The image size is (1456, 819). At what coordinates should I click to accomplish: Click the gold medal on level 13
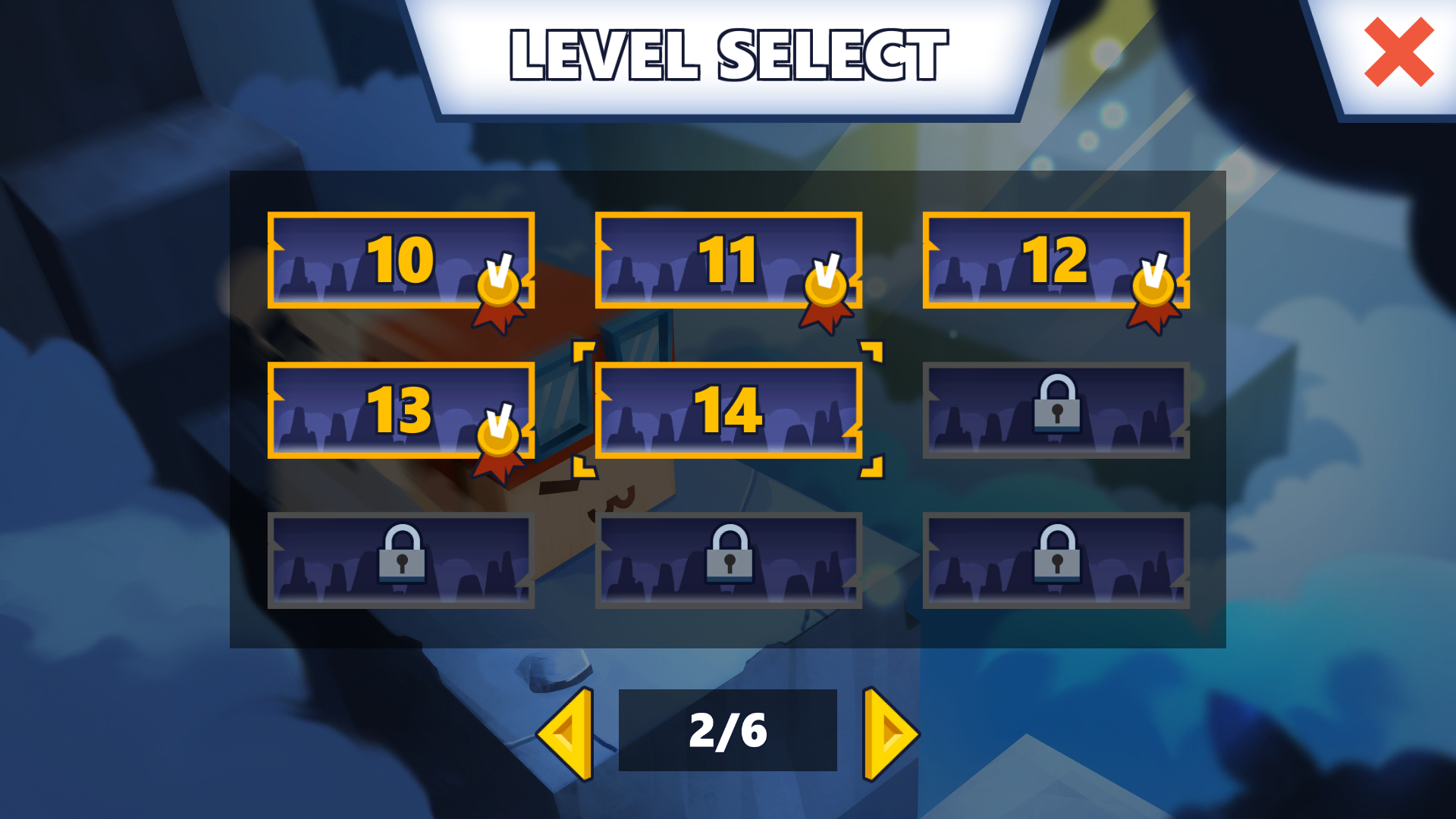click(497, 438)
